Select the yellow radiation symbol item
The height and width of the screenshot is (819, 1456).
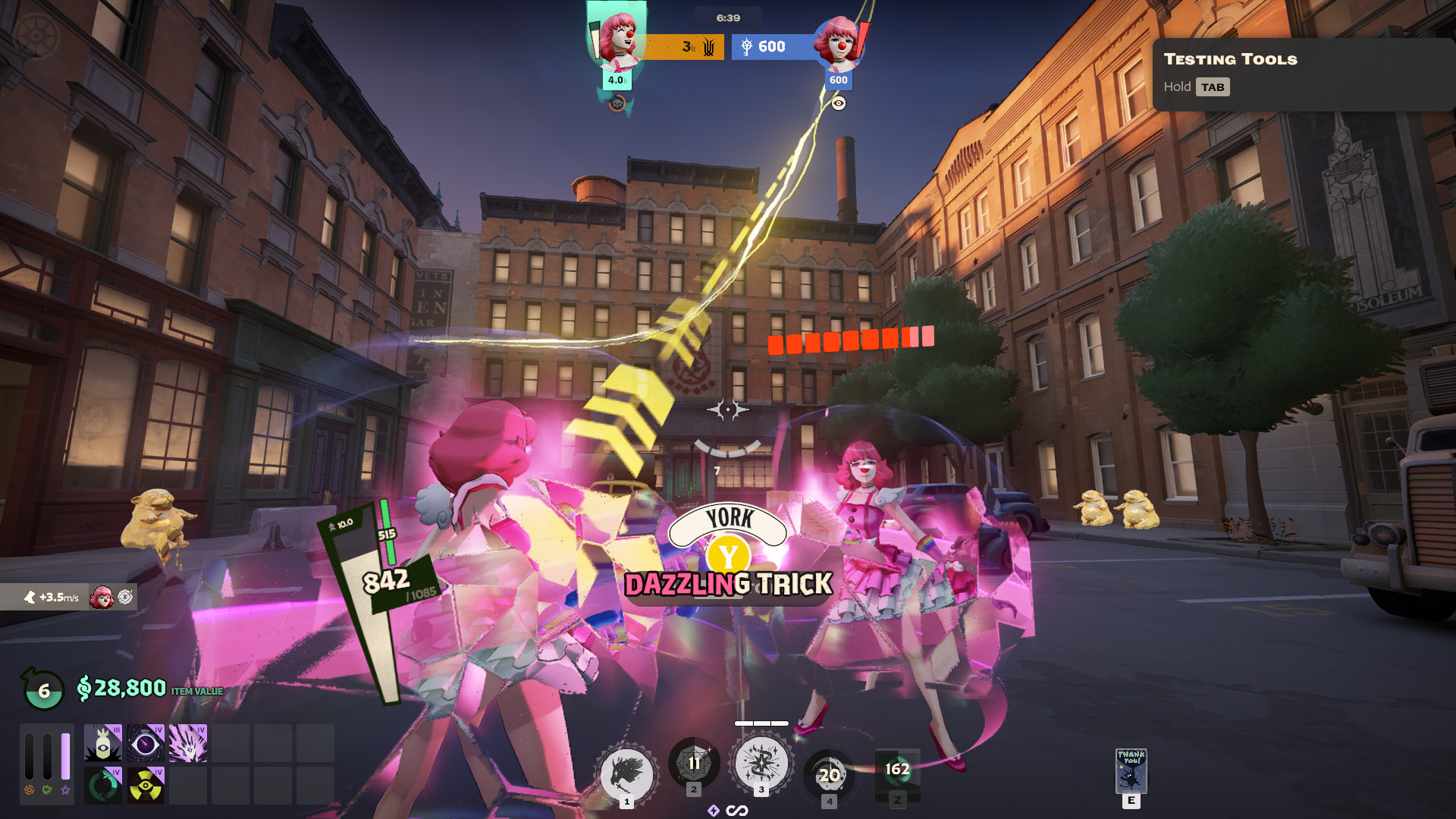(146, 786)
